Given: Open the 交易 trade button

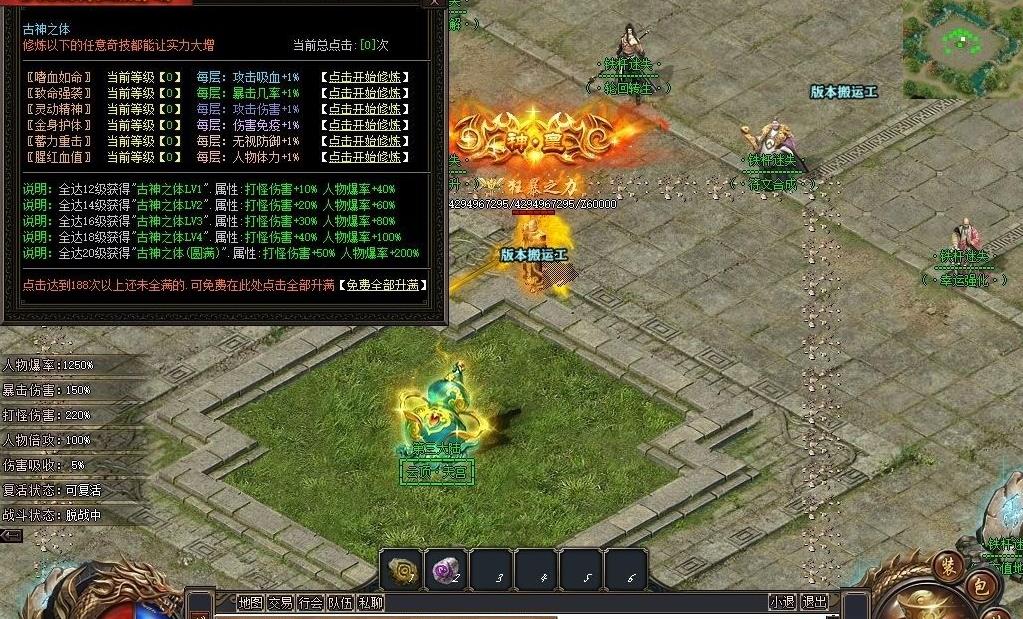Looking at the screenshot, I should coord(280,602).
